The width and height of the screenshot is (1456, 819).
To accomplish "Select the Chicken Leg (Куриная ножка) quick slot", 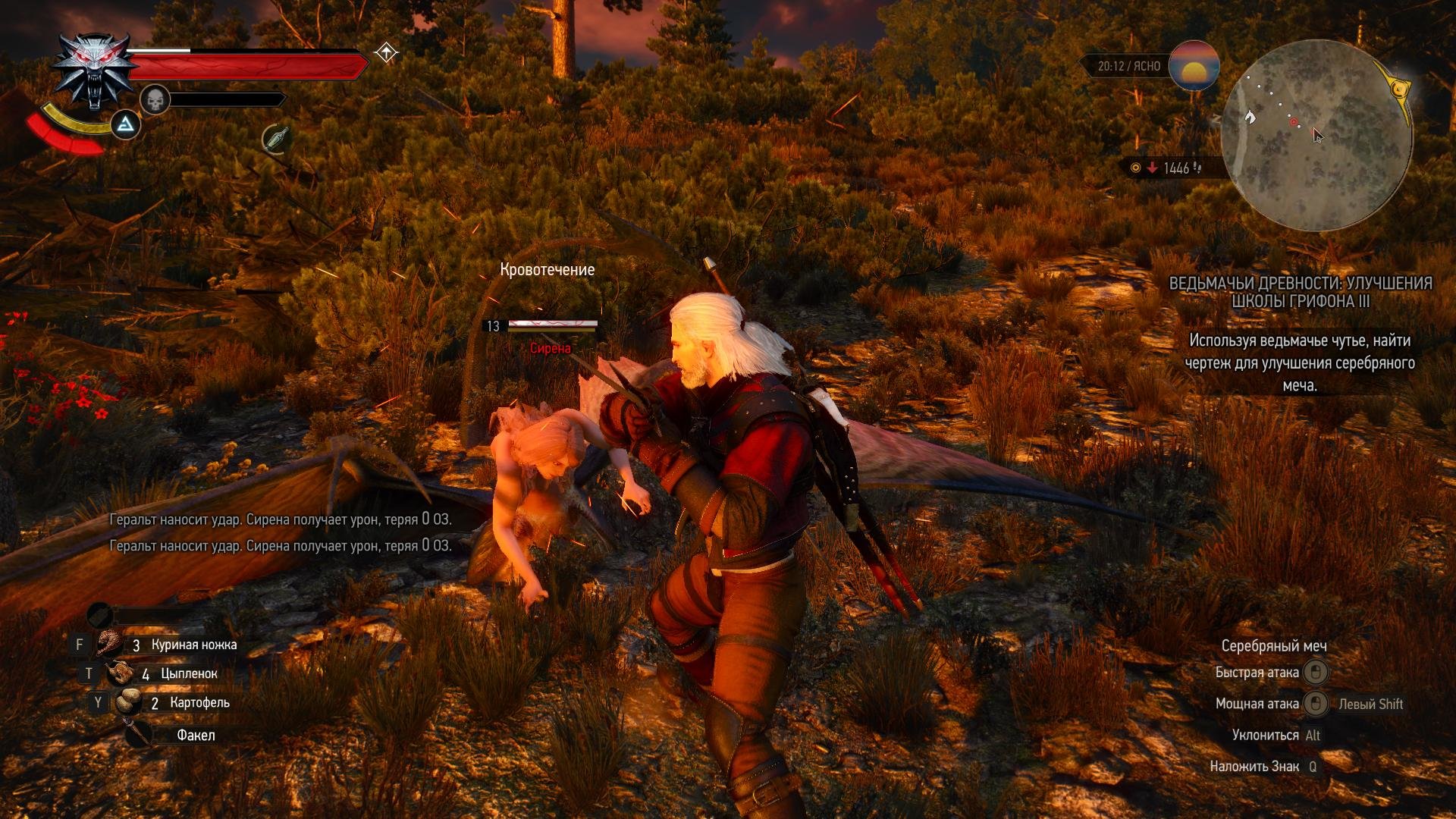I will point(111,644).
